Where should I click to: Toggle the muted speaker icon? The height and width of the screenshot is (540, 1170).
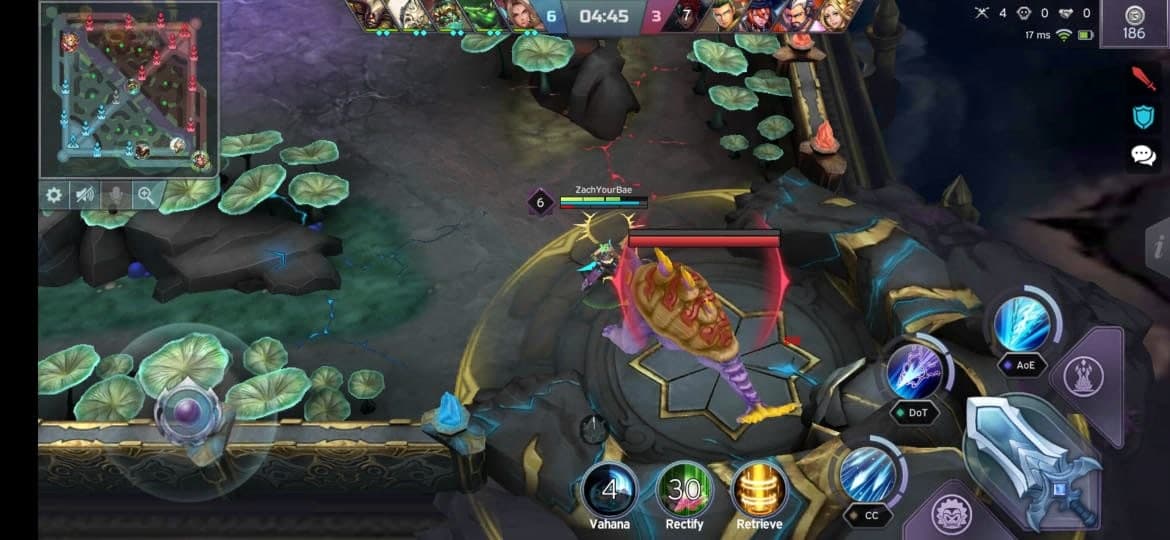(84, 196)
